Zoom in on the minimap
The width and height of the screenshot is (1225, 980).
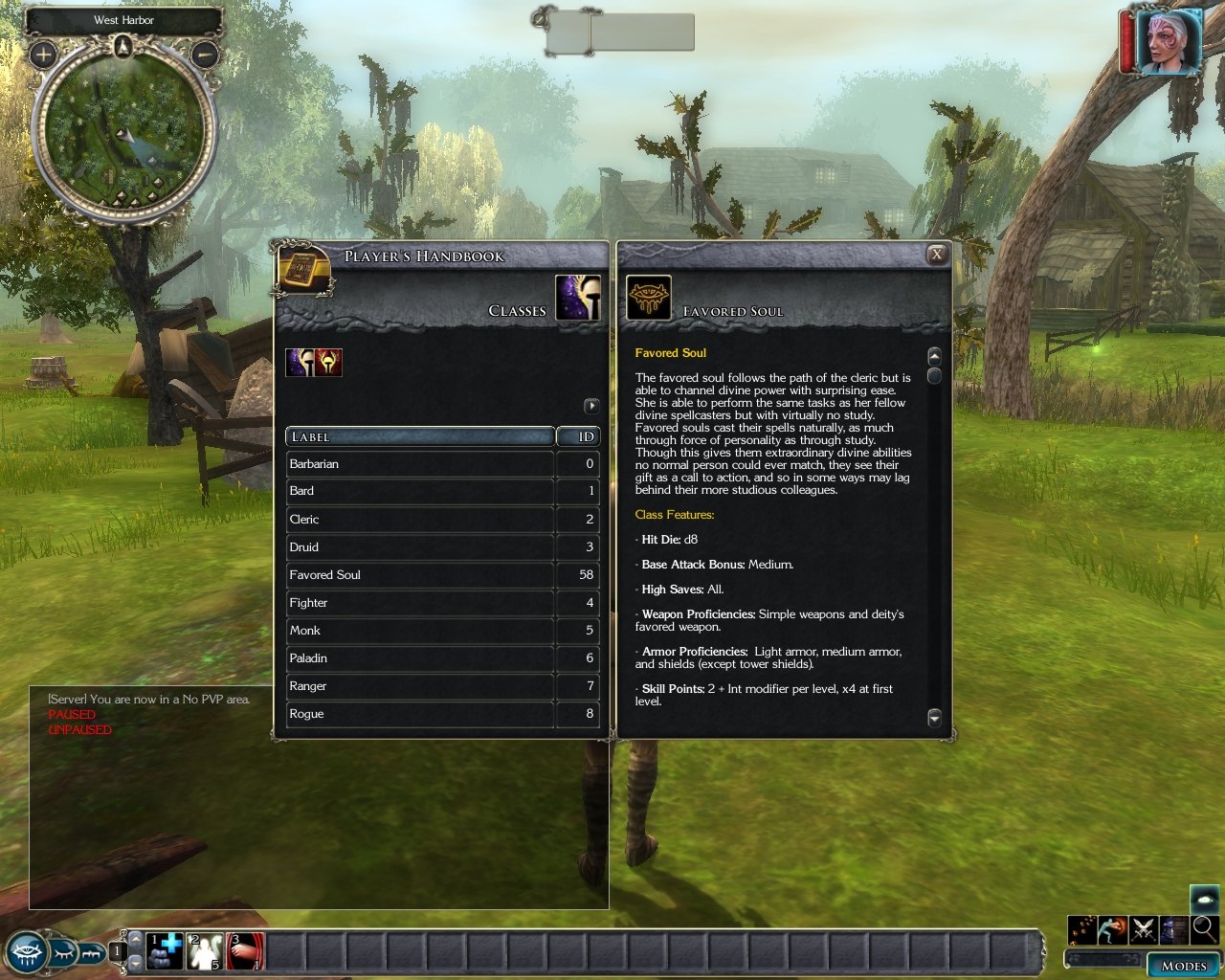click(43, 55)
